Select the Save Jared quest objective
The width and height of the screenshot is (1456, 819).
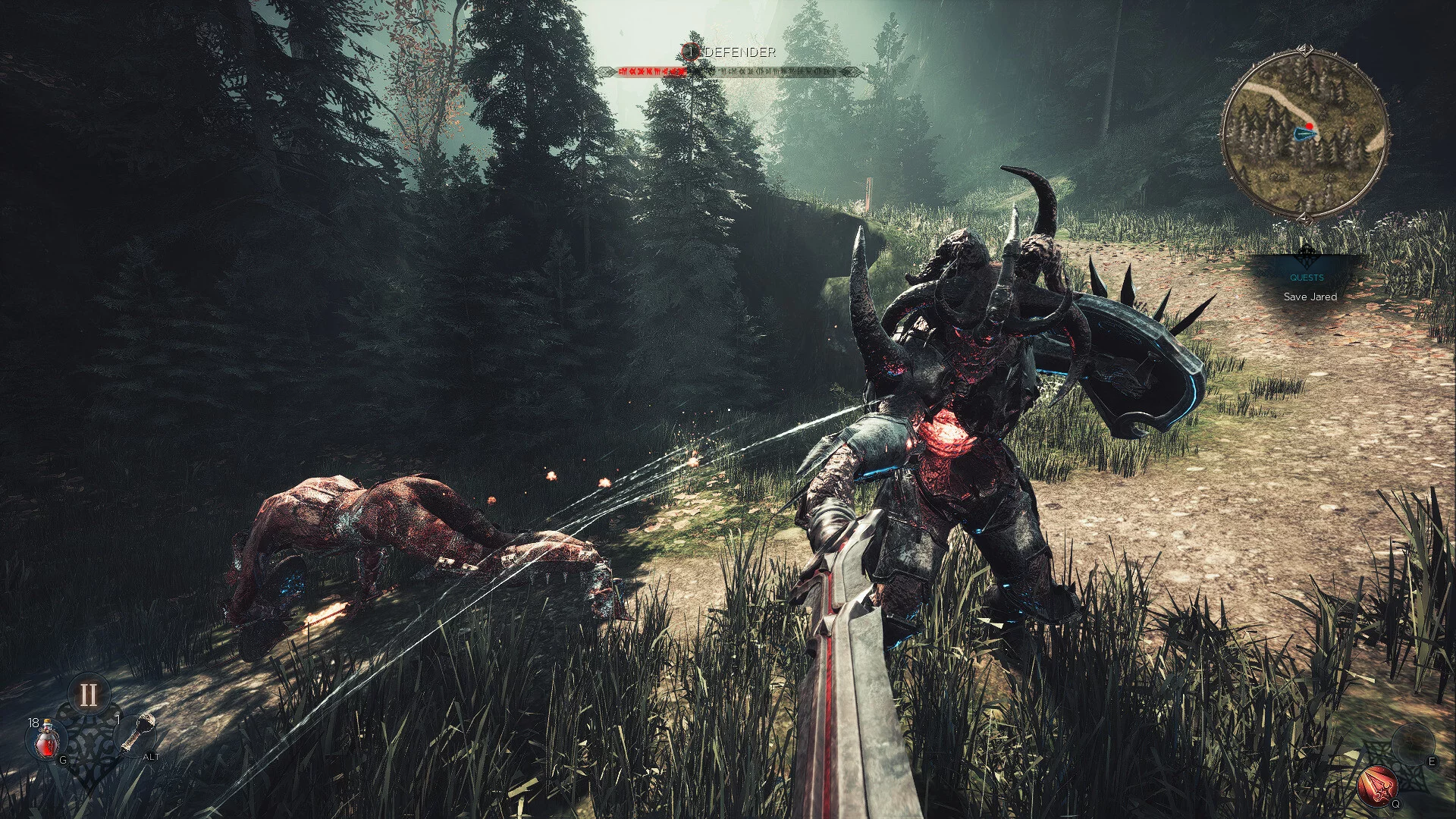[x=1310, y=297]
